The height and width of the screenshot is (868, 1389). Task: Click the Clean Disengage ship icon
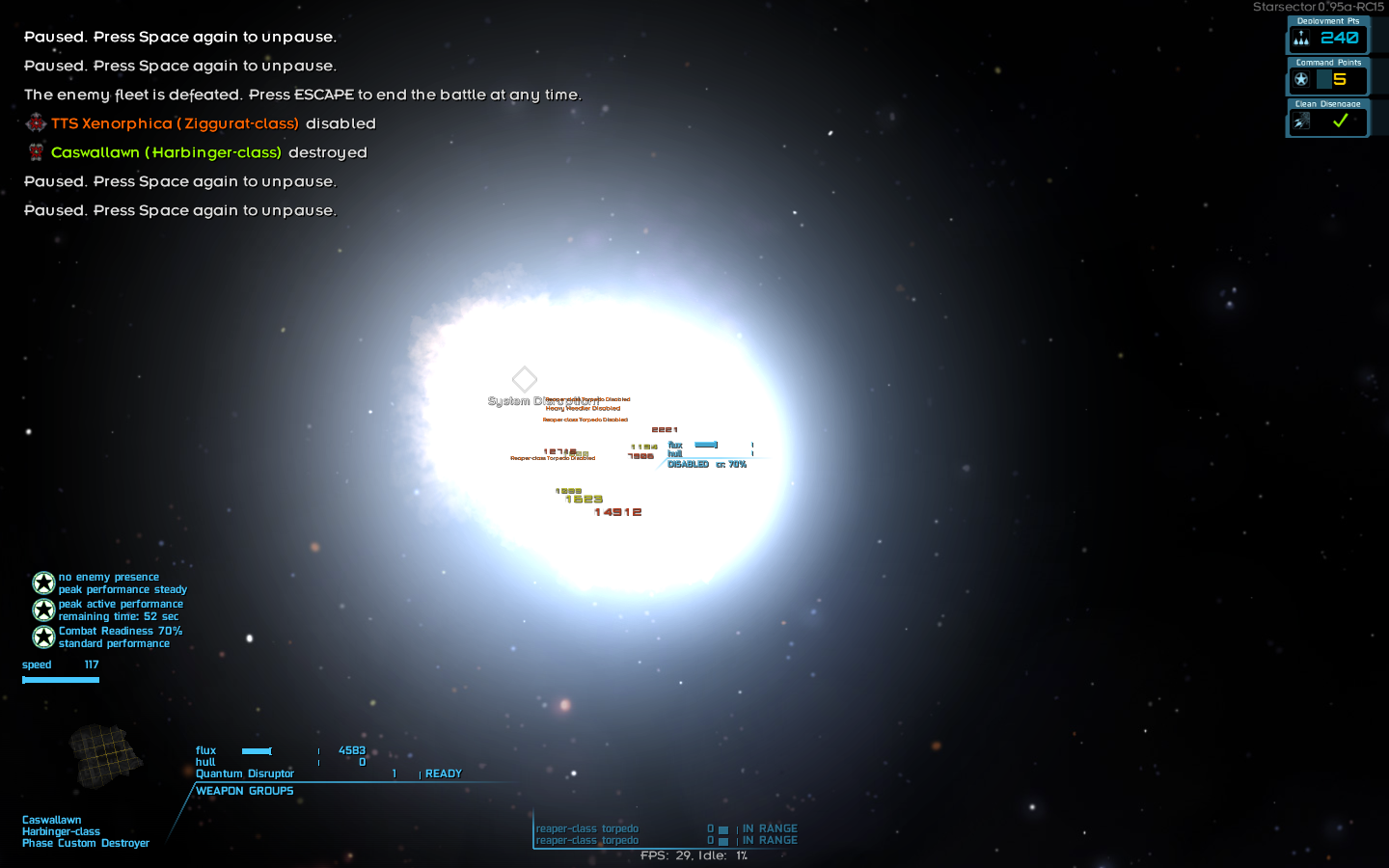coord(1302,122)
